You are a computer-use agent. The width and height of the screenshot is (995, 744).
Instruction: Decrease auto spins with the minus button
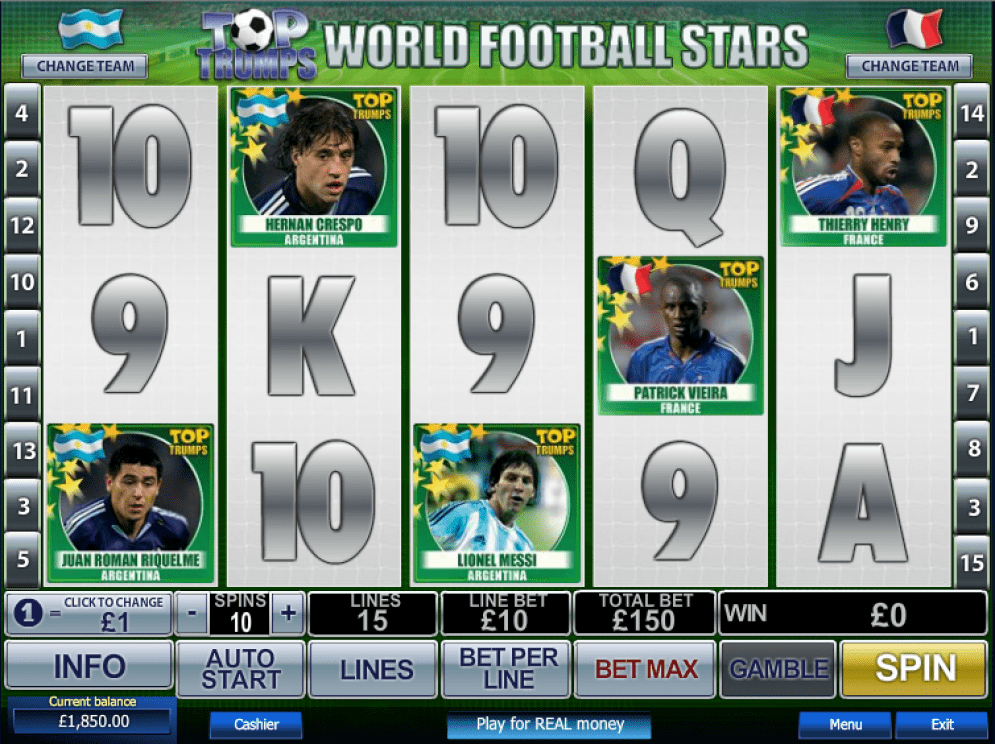(x=192, y=613)
